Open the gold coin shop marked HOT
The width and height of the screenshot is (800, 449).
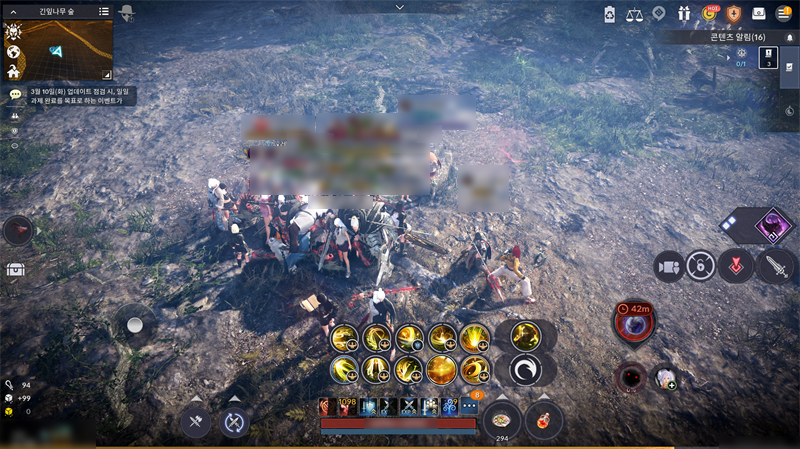pos(710,13)
